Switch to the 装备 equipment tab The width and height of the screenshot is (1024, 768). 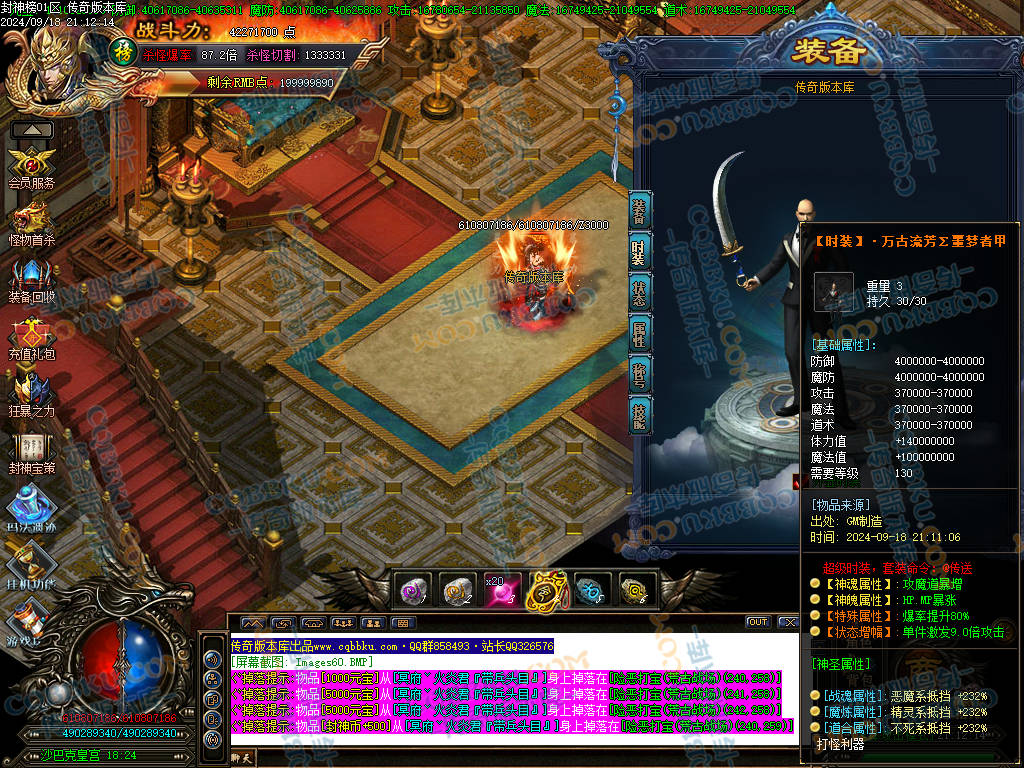point(640,212)
